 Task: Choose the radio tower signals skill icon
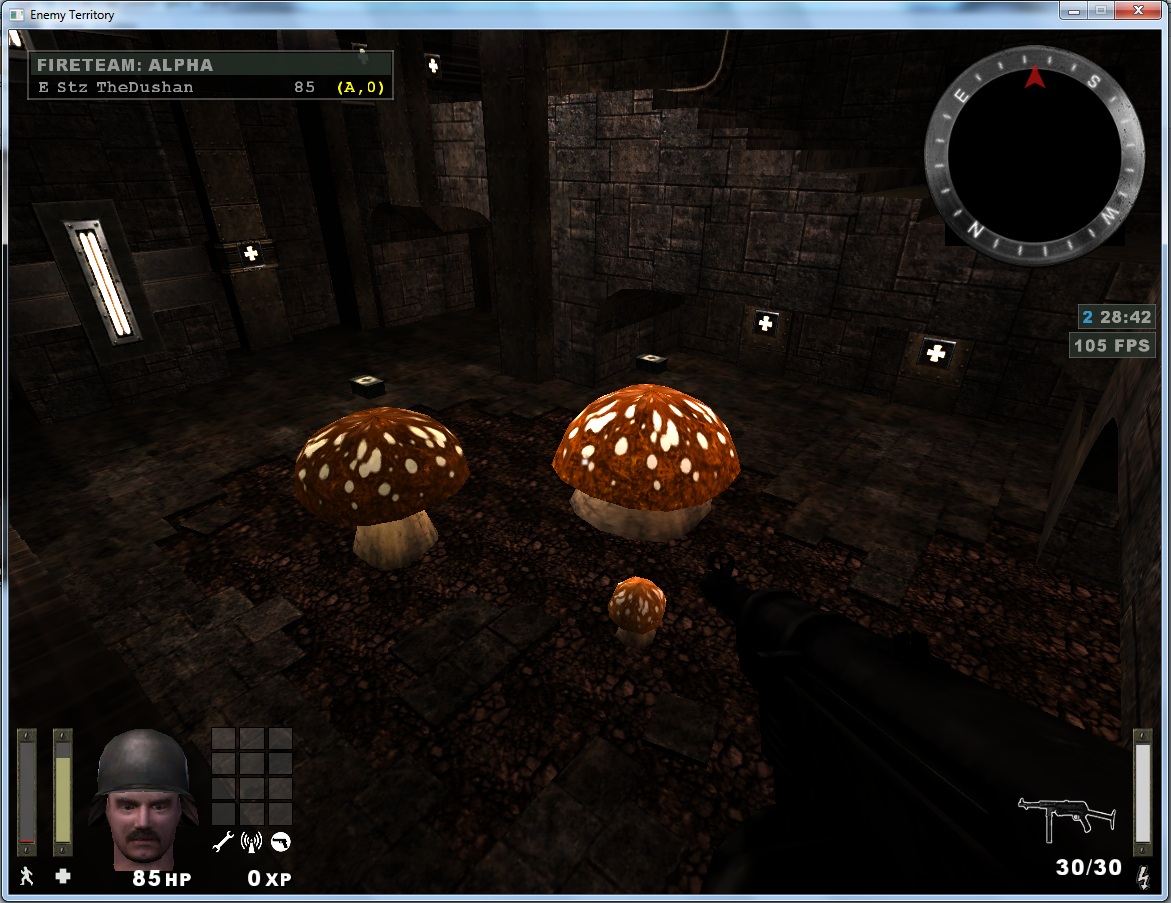[x=252, y=842]
